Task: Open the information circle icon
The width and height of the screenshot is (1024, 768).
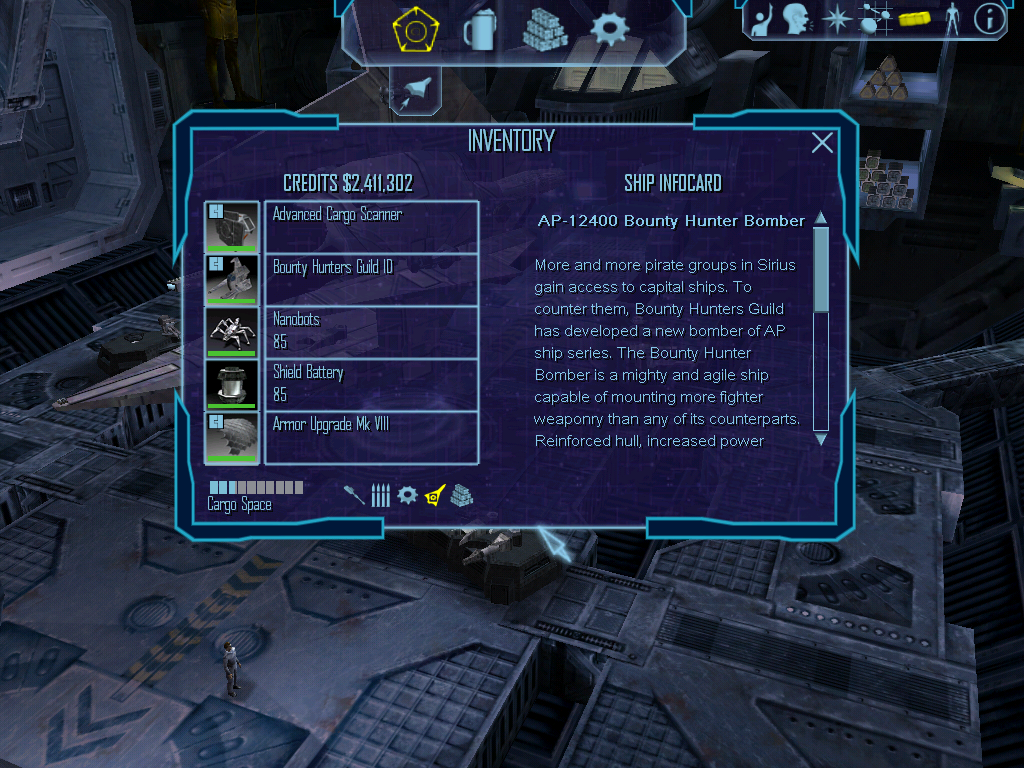Action: click(989, 19)
